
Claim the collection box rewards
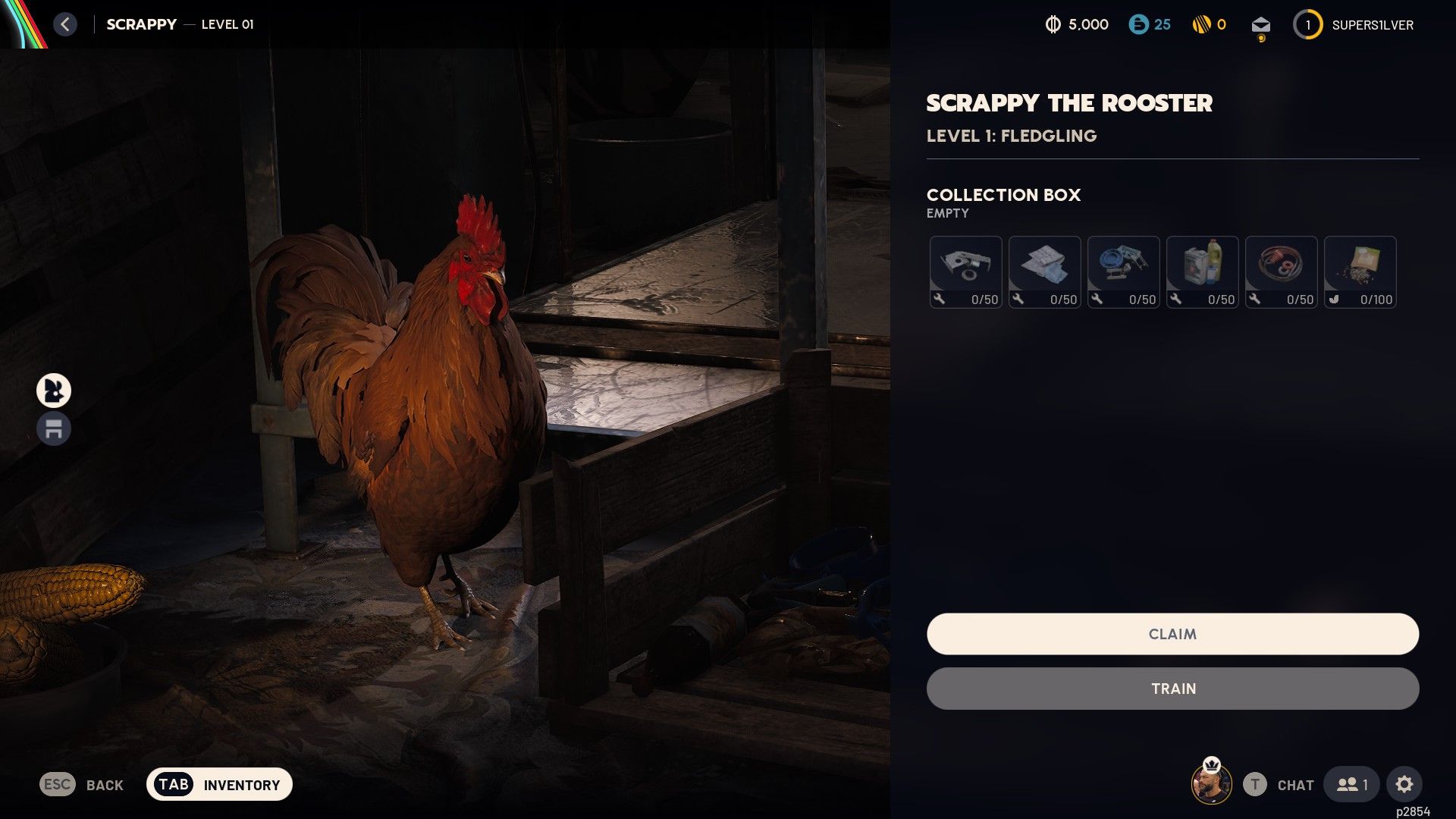click(1172, 634)
